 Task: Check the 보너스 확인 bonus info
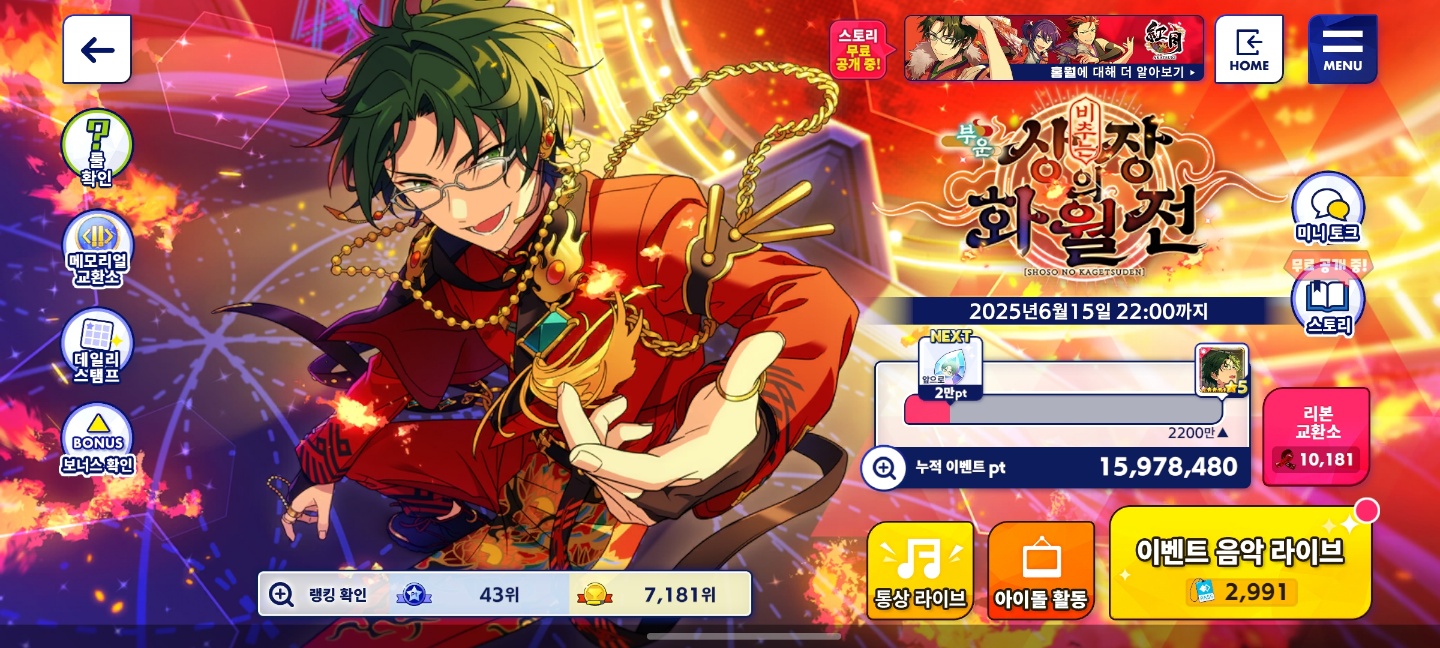97,440
